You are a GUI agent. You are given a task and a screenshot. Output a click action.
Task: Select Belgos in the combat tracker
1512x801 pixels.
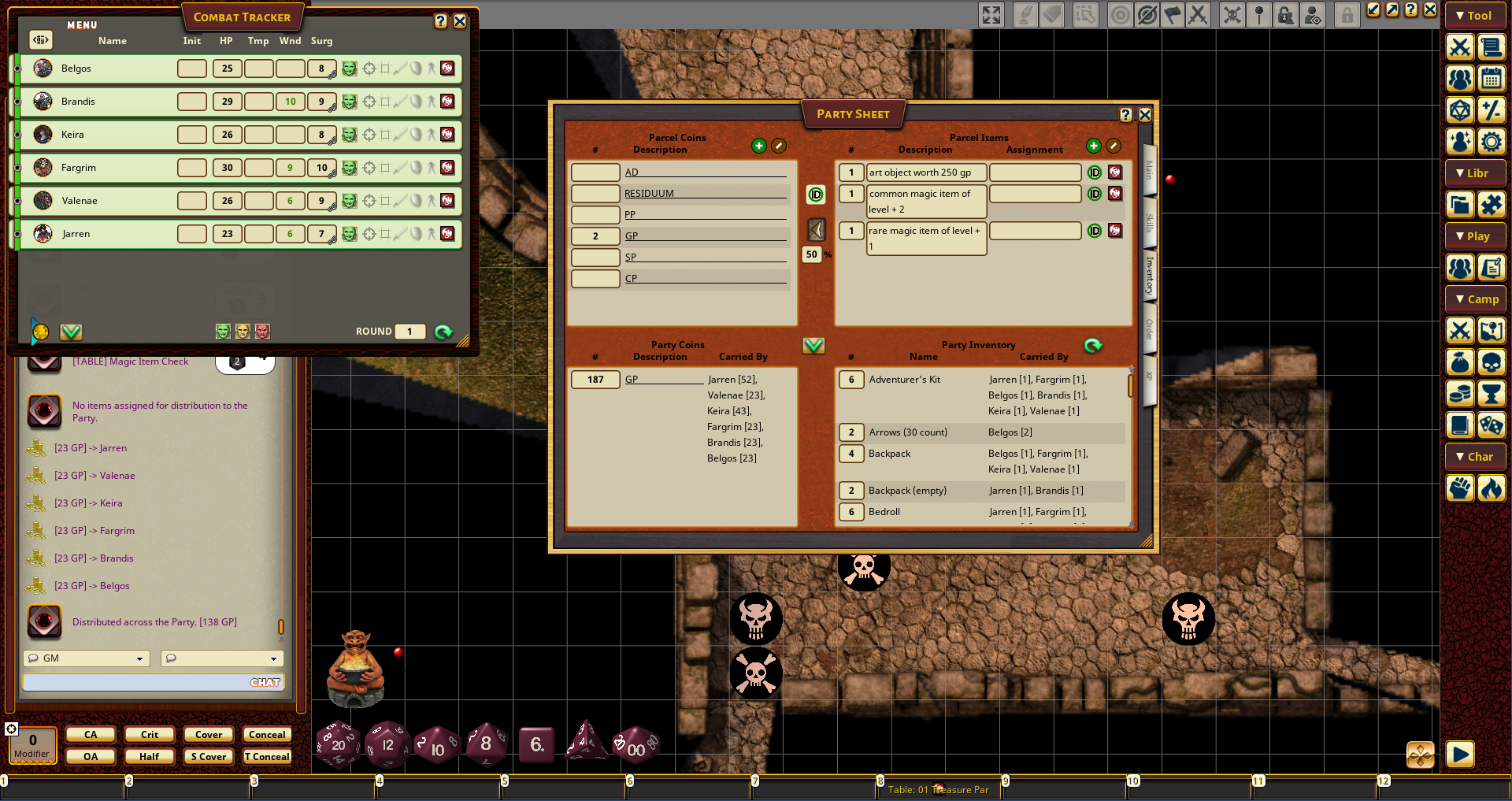coord(76,69)
